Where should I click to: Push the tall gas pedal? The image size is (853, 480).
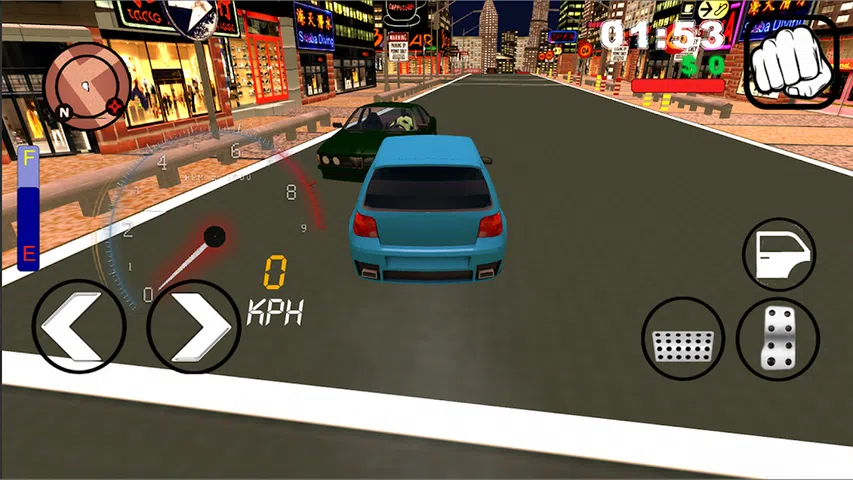pos(778,338)
